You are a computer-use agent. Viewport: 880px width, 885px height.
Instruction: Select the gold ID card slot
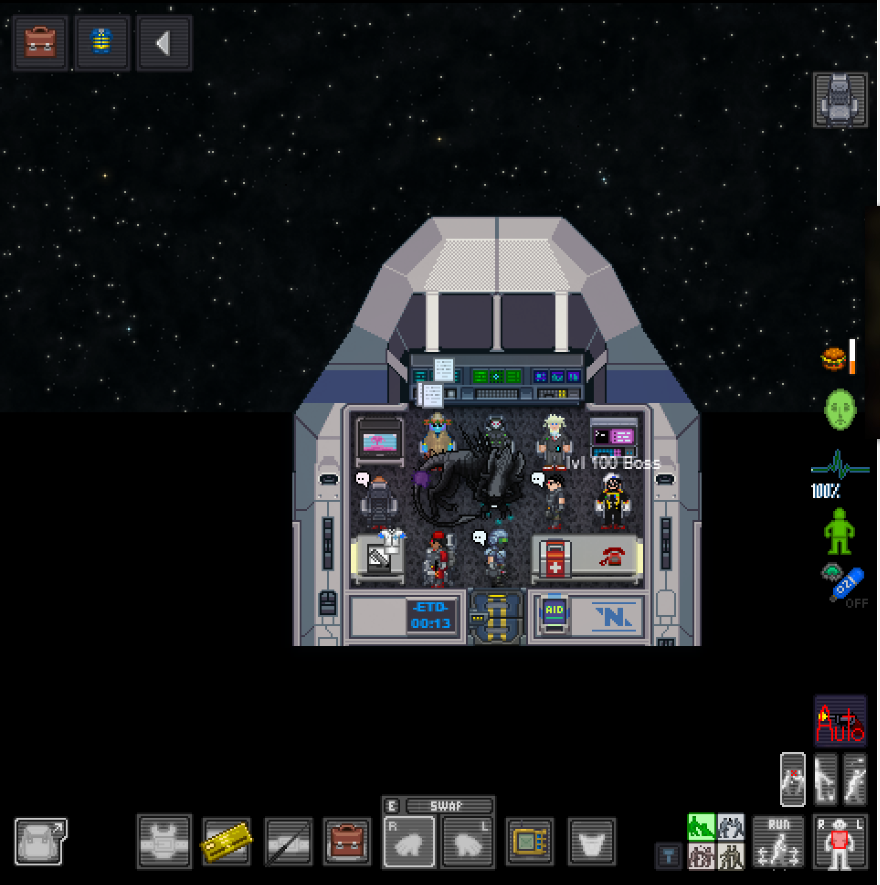click(x=227, y=841)
